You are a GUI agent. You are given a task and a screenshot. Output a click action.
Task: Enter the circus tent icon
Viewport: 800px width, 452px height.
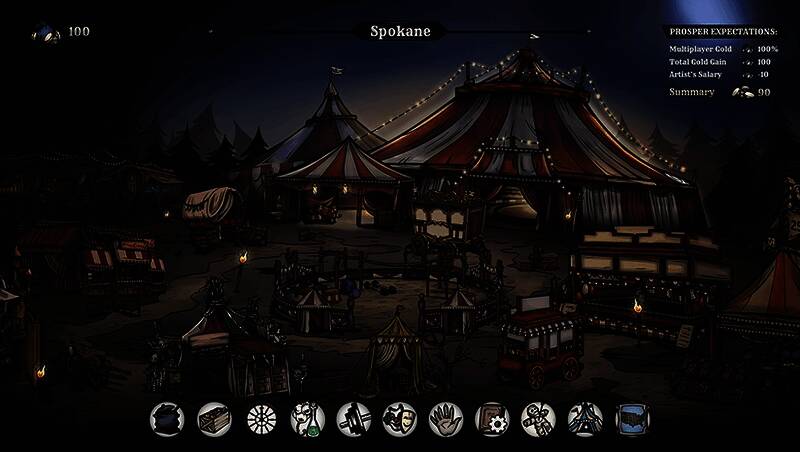(585, 419)
